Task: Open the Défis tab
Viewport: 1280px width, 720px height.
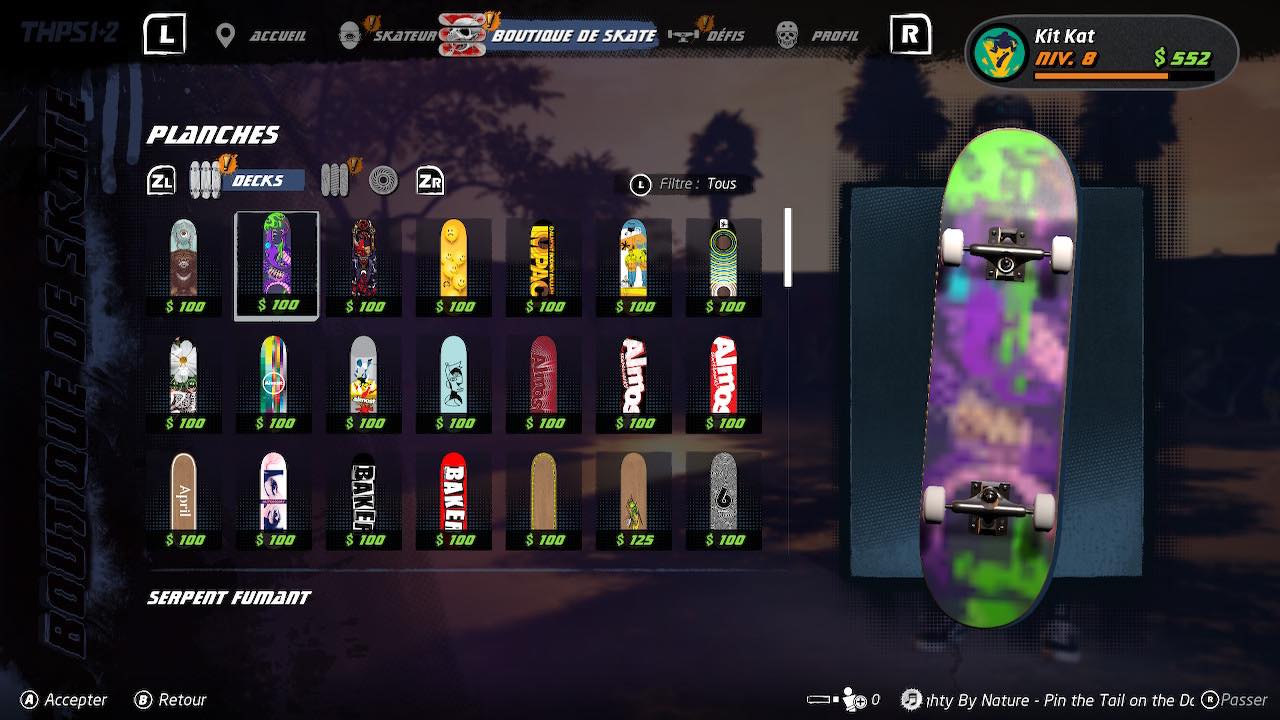Action: (x=710, y=36)
